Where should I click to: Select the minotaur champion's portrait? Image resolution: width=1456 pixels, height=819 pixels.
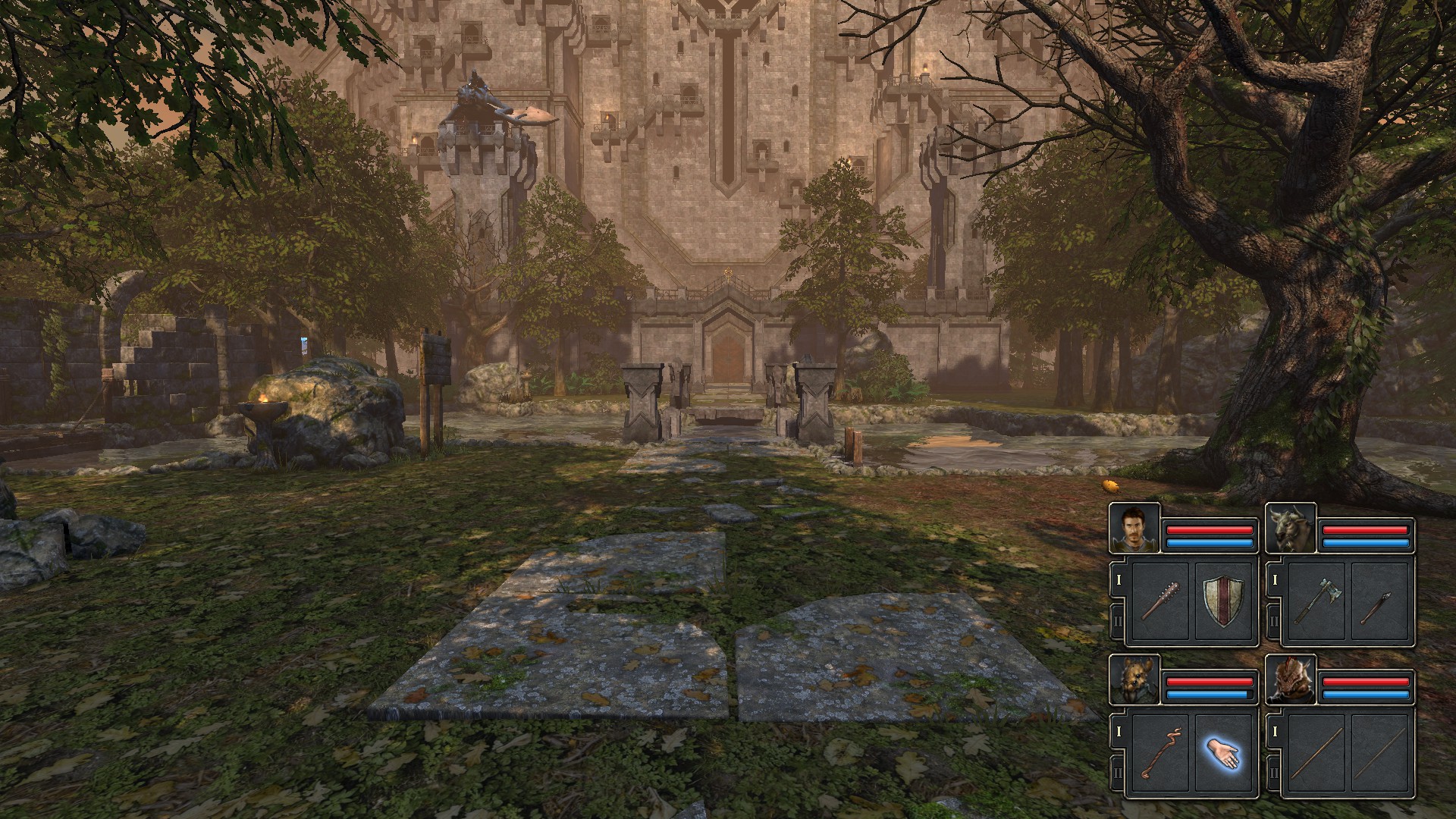(x=1291, y=528)
